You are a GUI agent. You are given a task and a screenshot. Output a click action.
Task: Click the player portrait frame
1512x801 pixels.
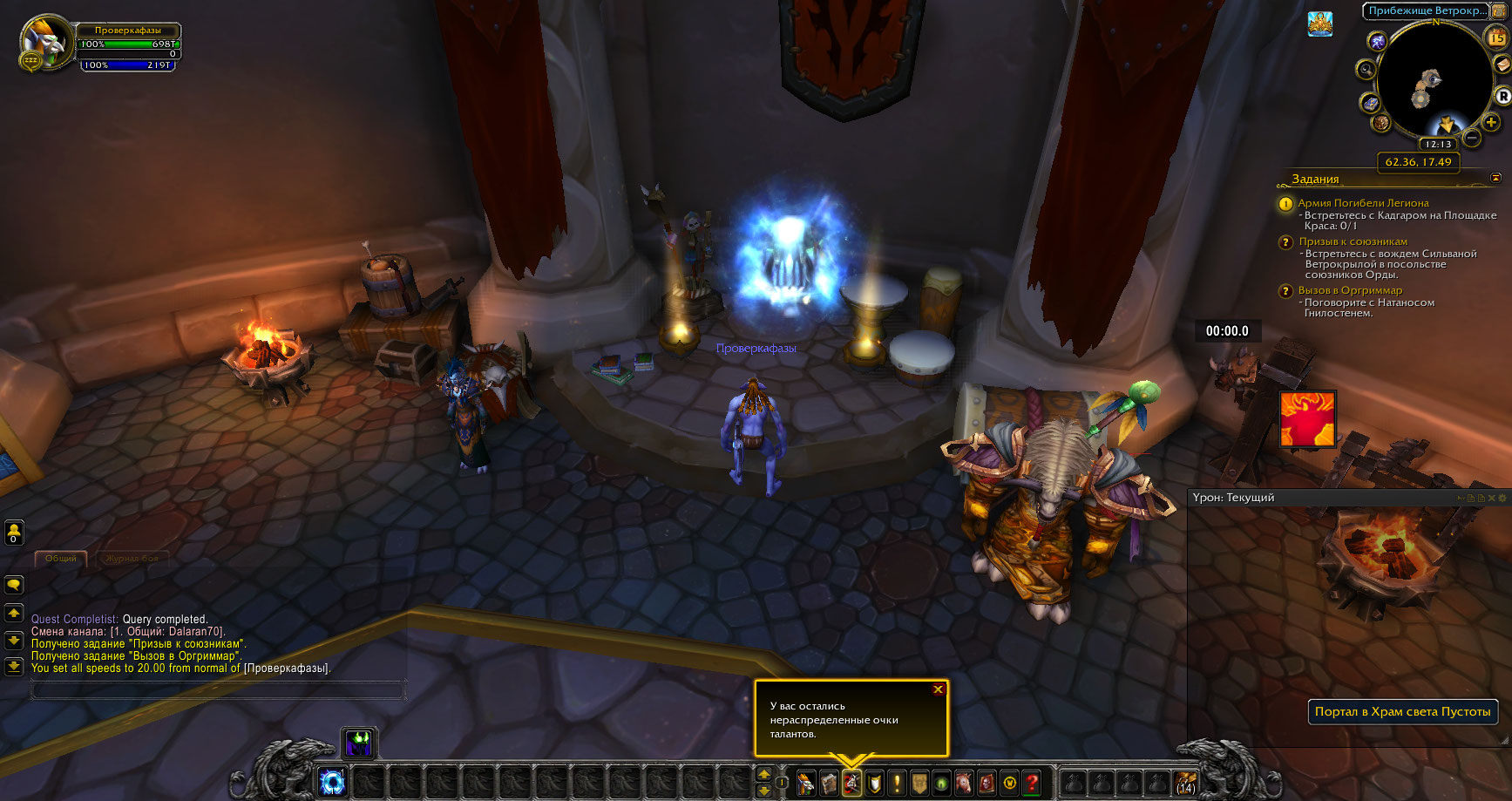click(45, 42)
